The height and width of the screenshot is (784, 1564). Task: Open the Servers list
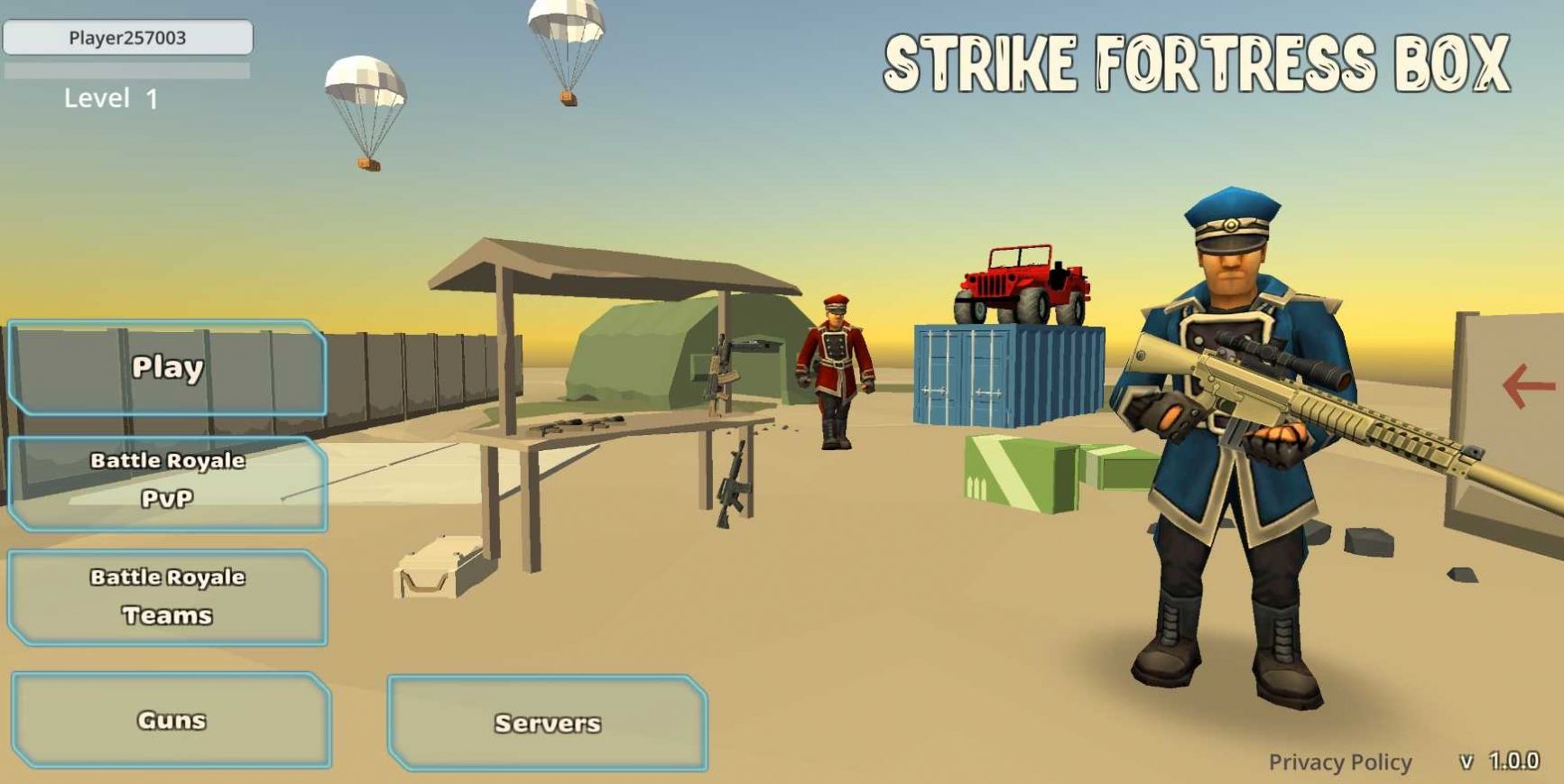click(547, 722)
